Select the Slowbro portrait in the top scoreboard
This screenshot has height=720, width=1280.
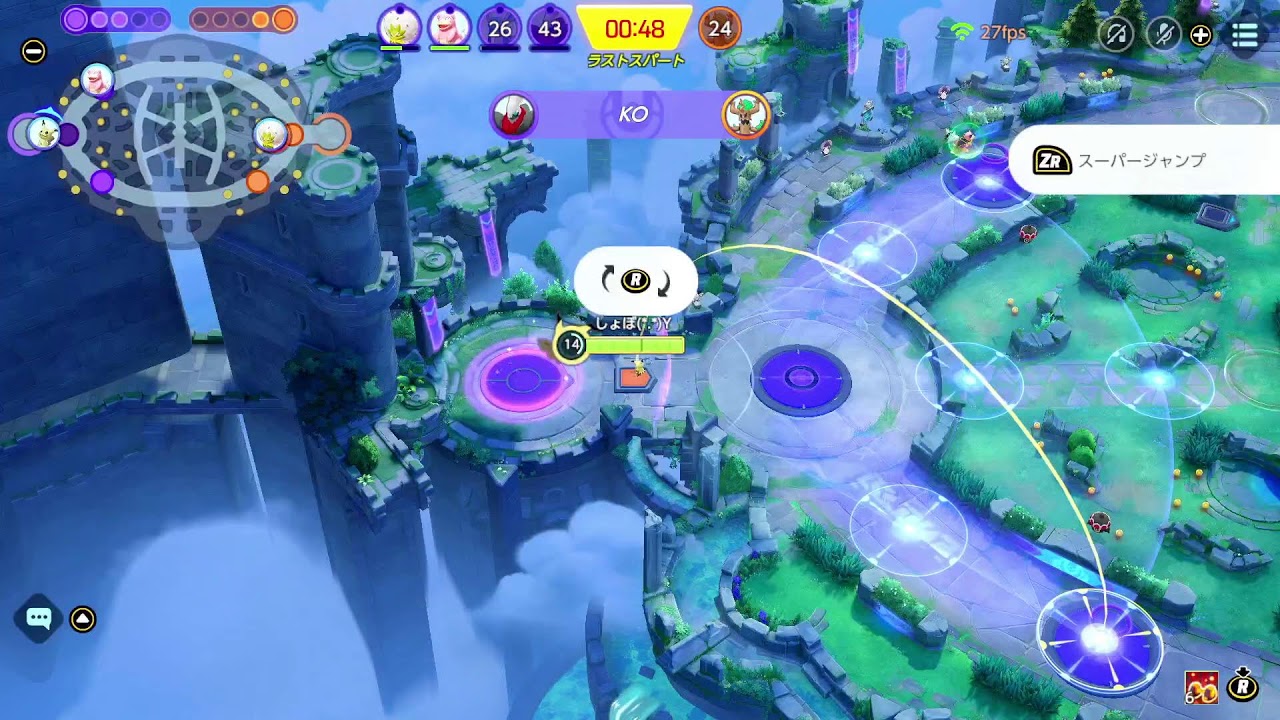tap(449, 28)
